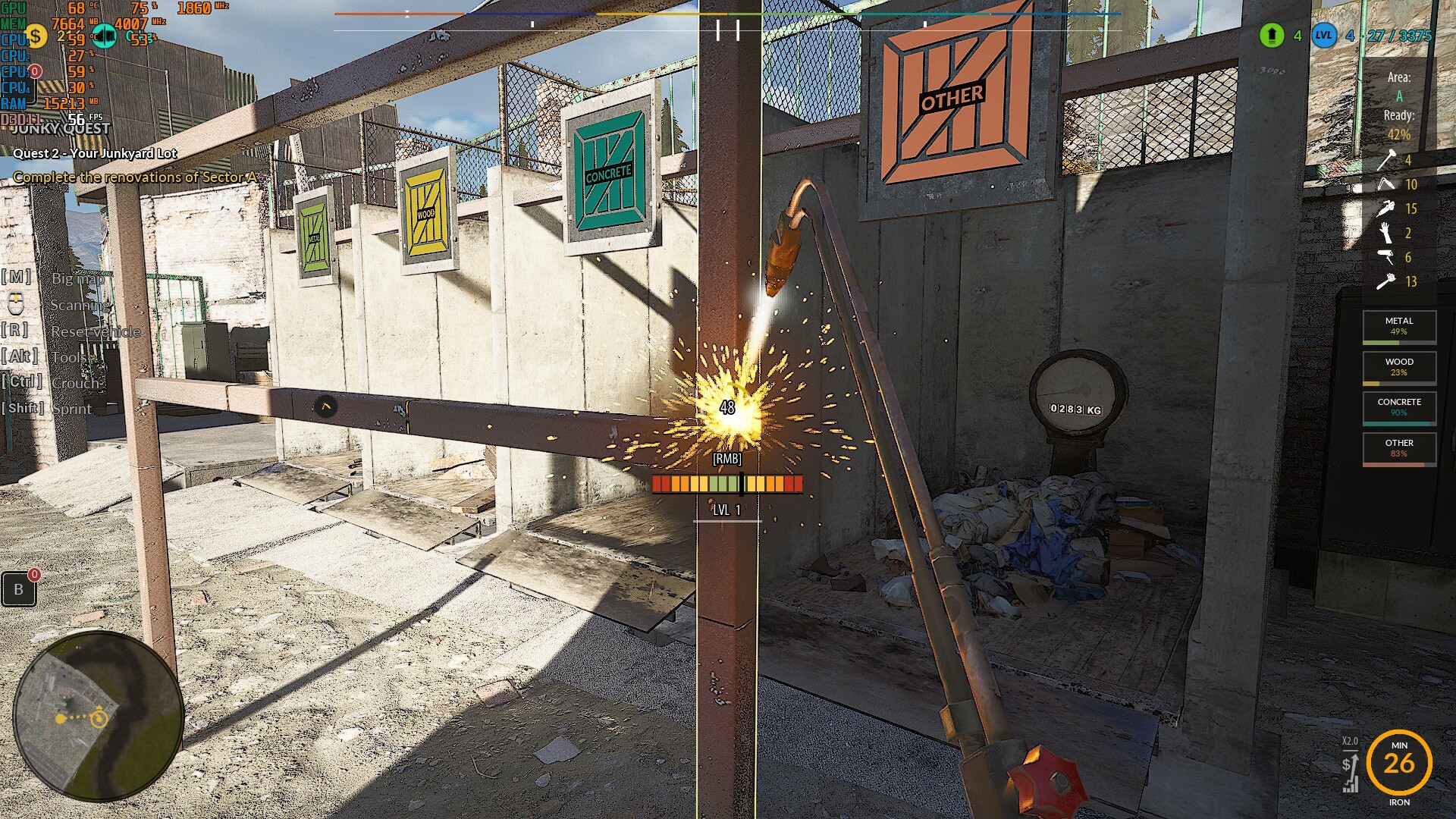Viewport: 1456px width, 819px height.
Task: Click the OTHER 83% storage panel
Action: click(1399, 449)
